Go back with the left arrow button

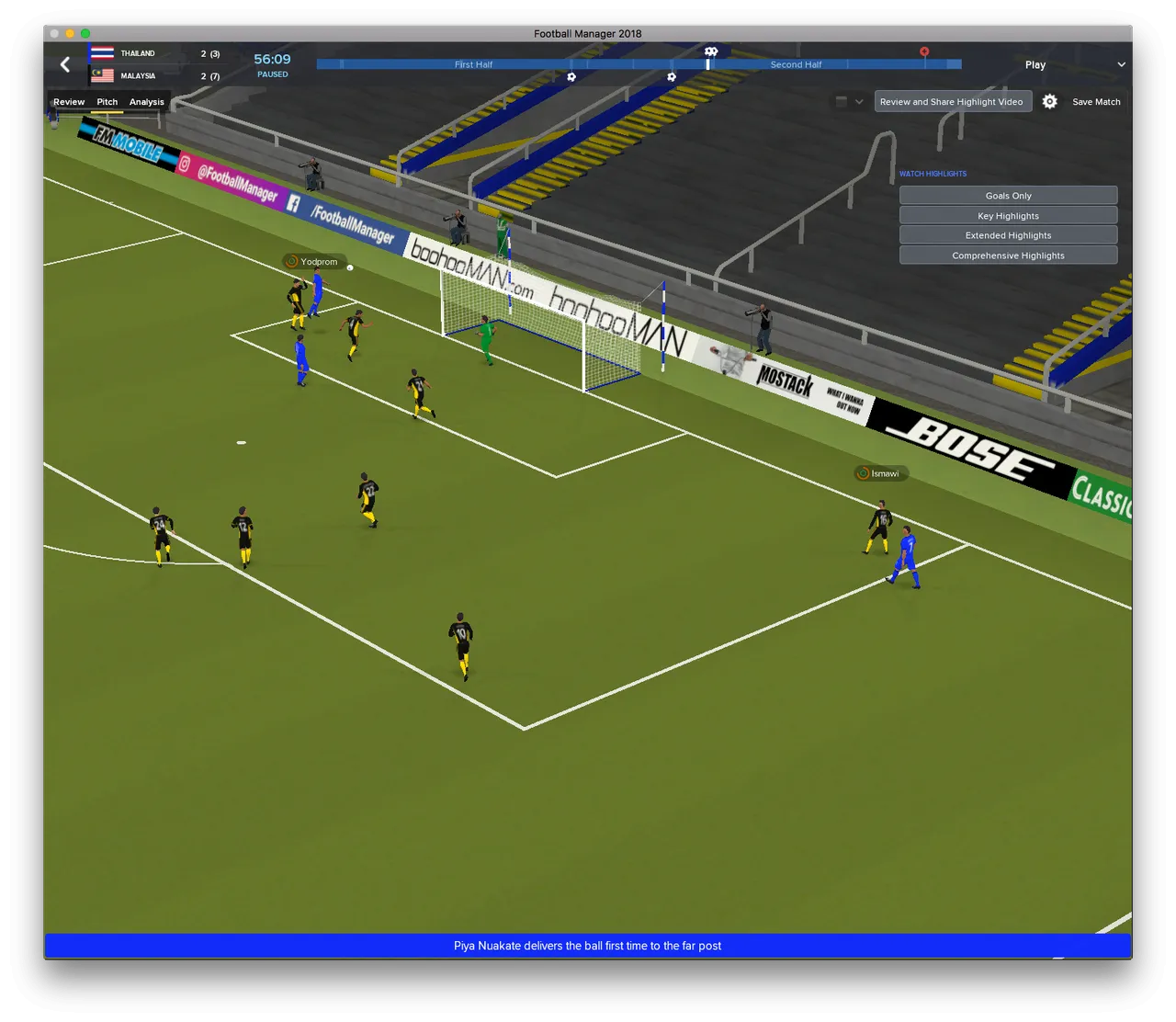(65, 64)
